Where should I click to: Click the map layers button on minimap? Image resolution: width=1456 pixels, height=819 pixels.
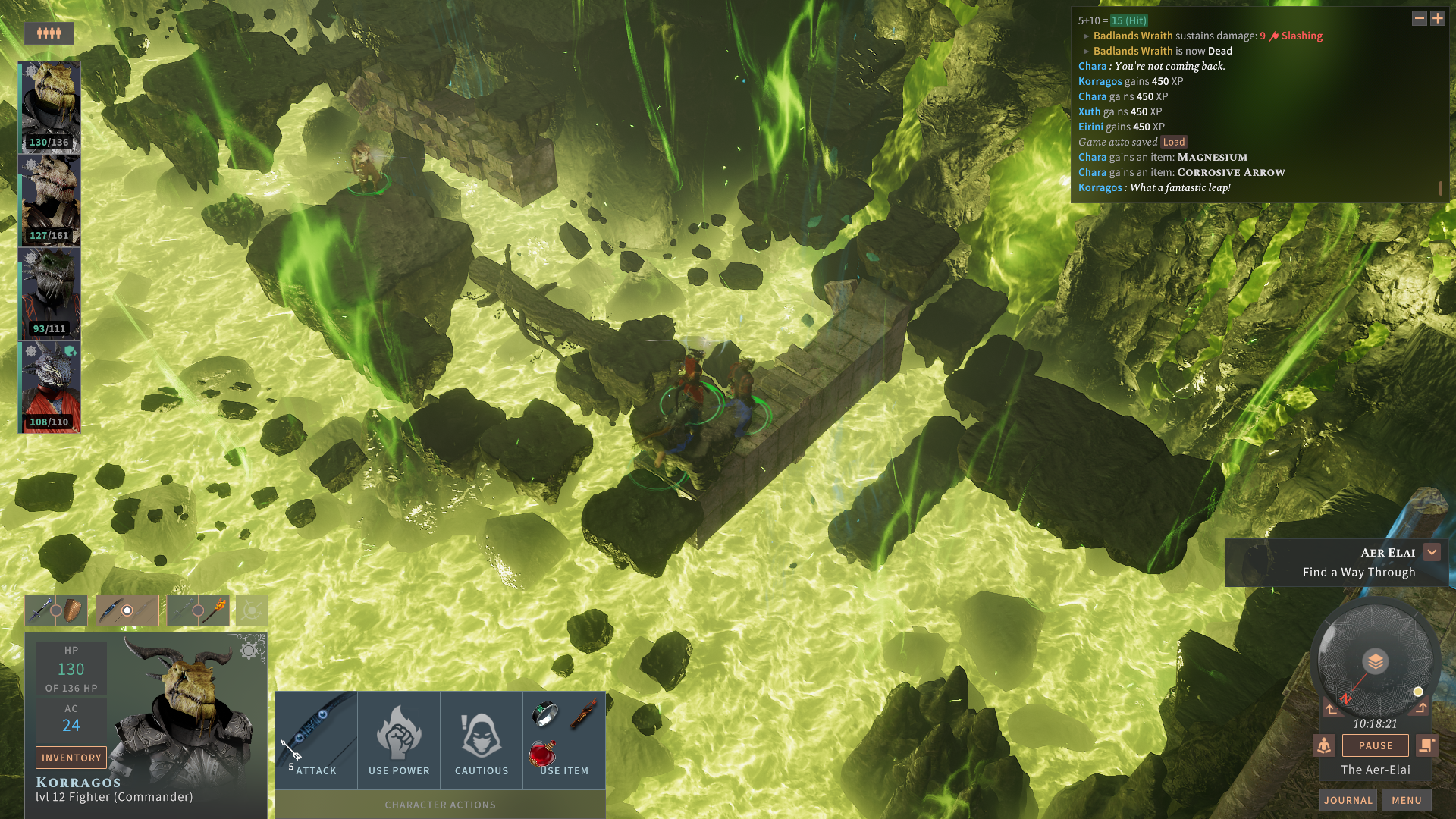pyautogui.click(x=1375, y=662)
